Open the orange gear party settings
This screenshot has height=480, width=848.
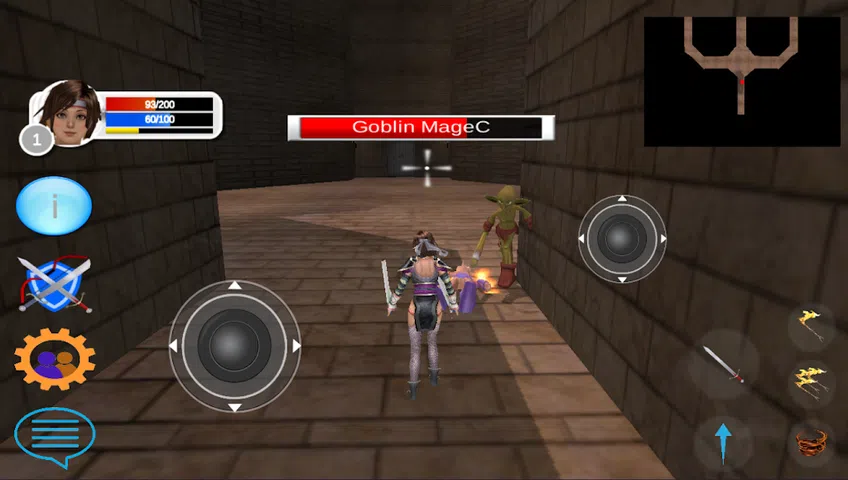point(55,358)
